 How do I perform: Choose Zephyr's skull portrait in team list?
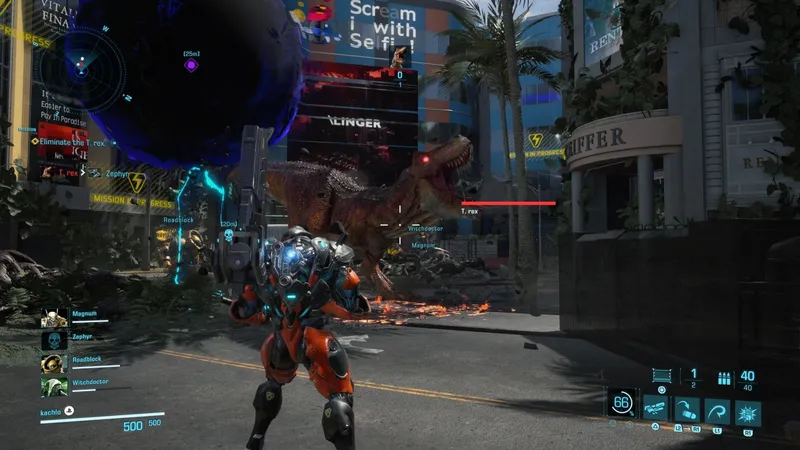(x=54, y=341)
